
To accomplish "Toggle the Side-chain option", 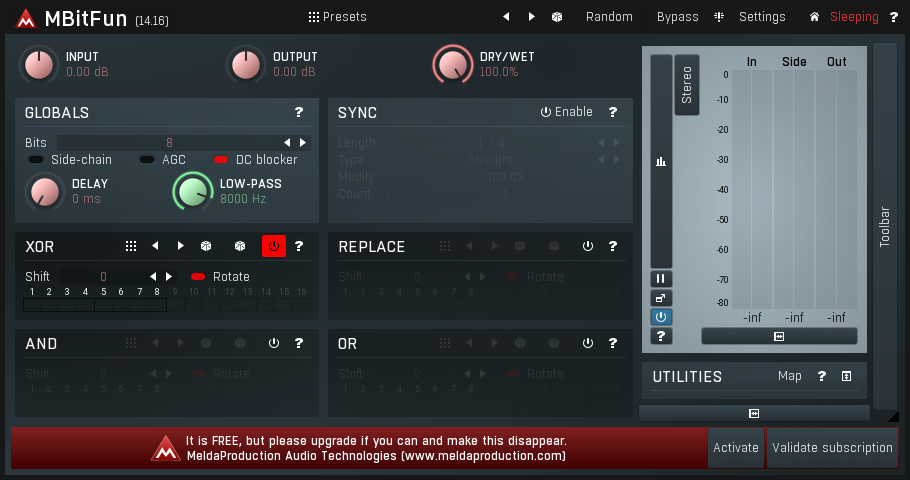I will [x=70, y=160].
